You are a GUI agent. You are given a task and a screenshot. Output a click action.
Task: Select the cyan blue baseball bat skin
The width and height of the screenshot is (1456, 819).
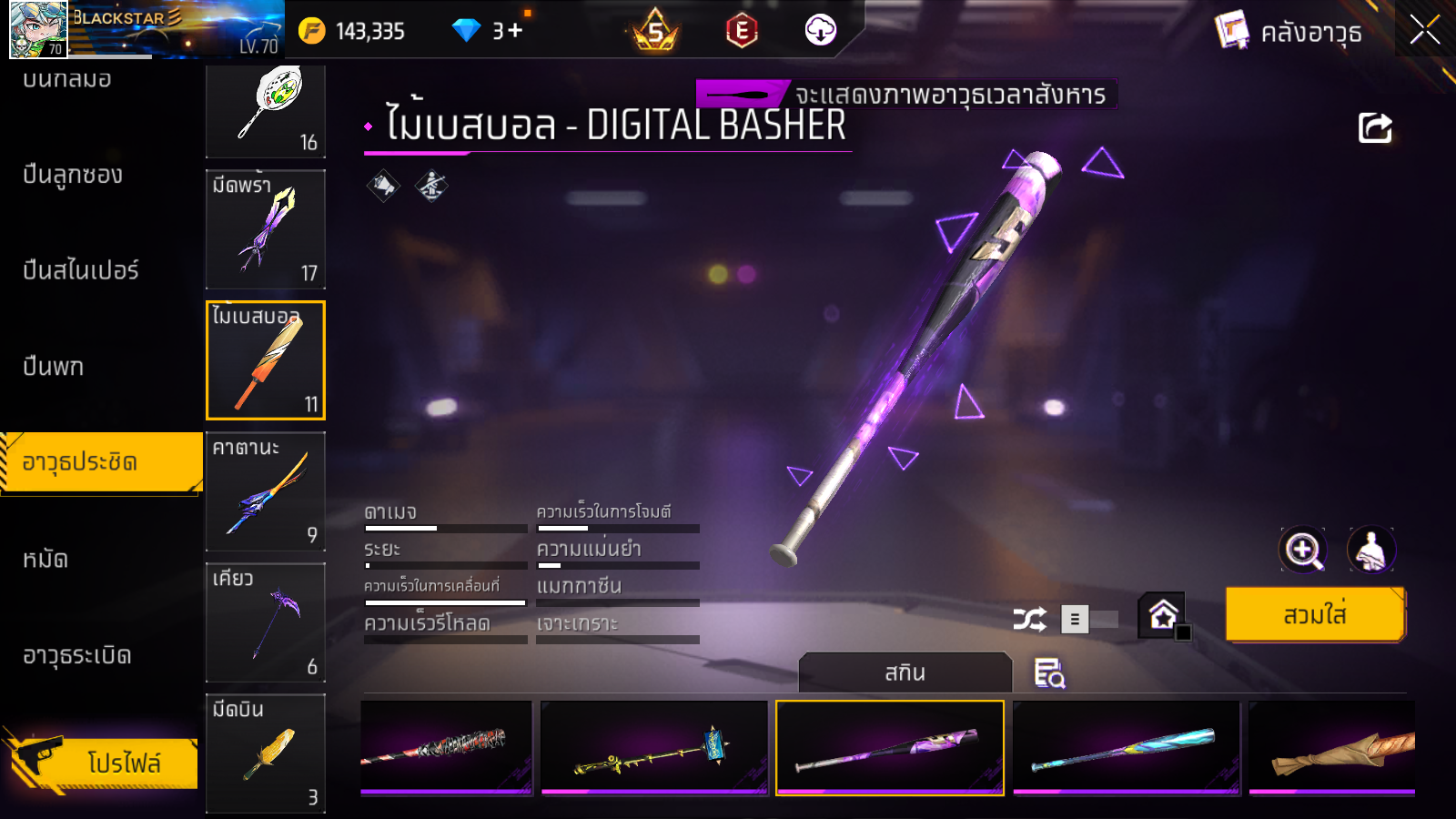[x=1127, y=747]
